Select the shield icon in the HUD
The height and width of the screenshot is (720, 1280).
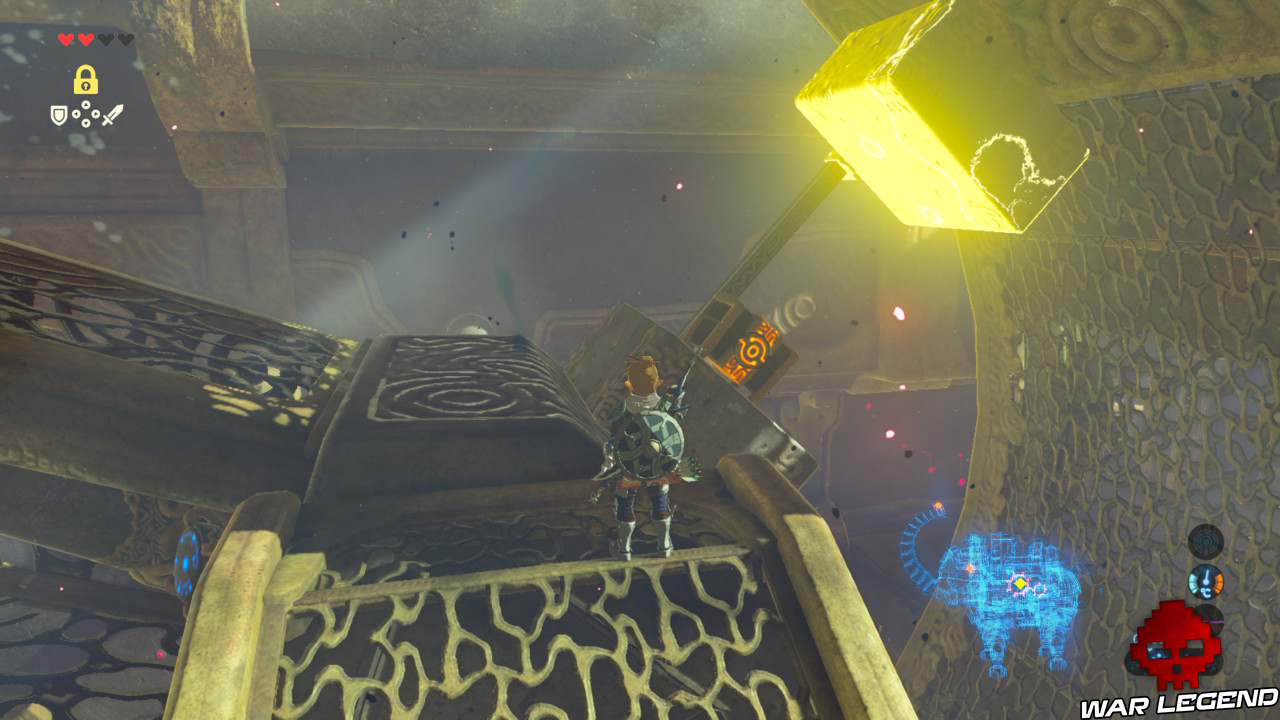58,114
